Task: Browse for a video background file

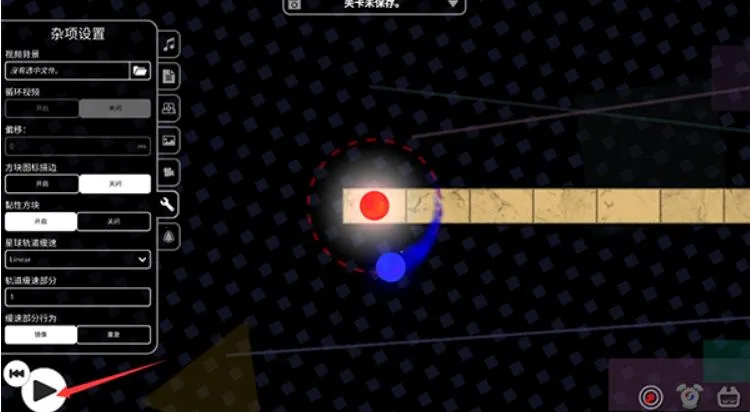Action: (x=140, y=71)
